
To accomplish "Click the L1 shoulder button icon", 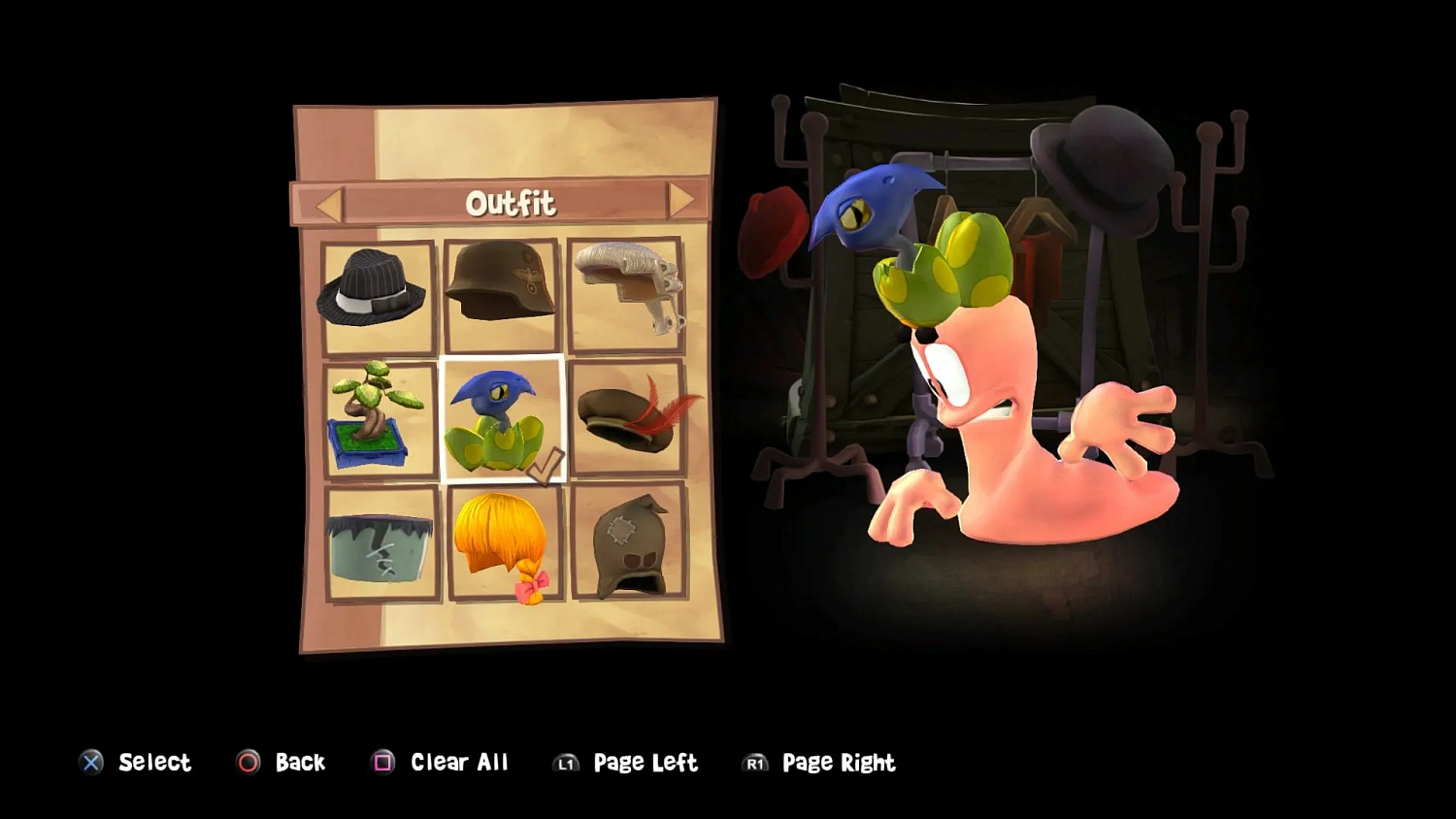I will pos(566,764).
